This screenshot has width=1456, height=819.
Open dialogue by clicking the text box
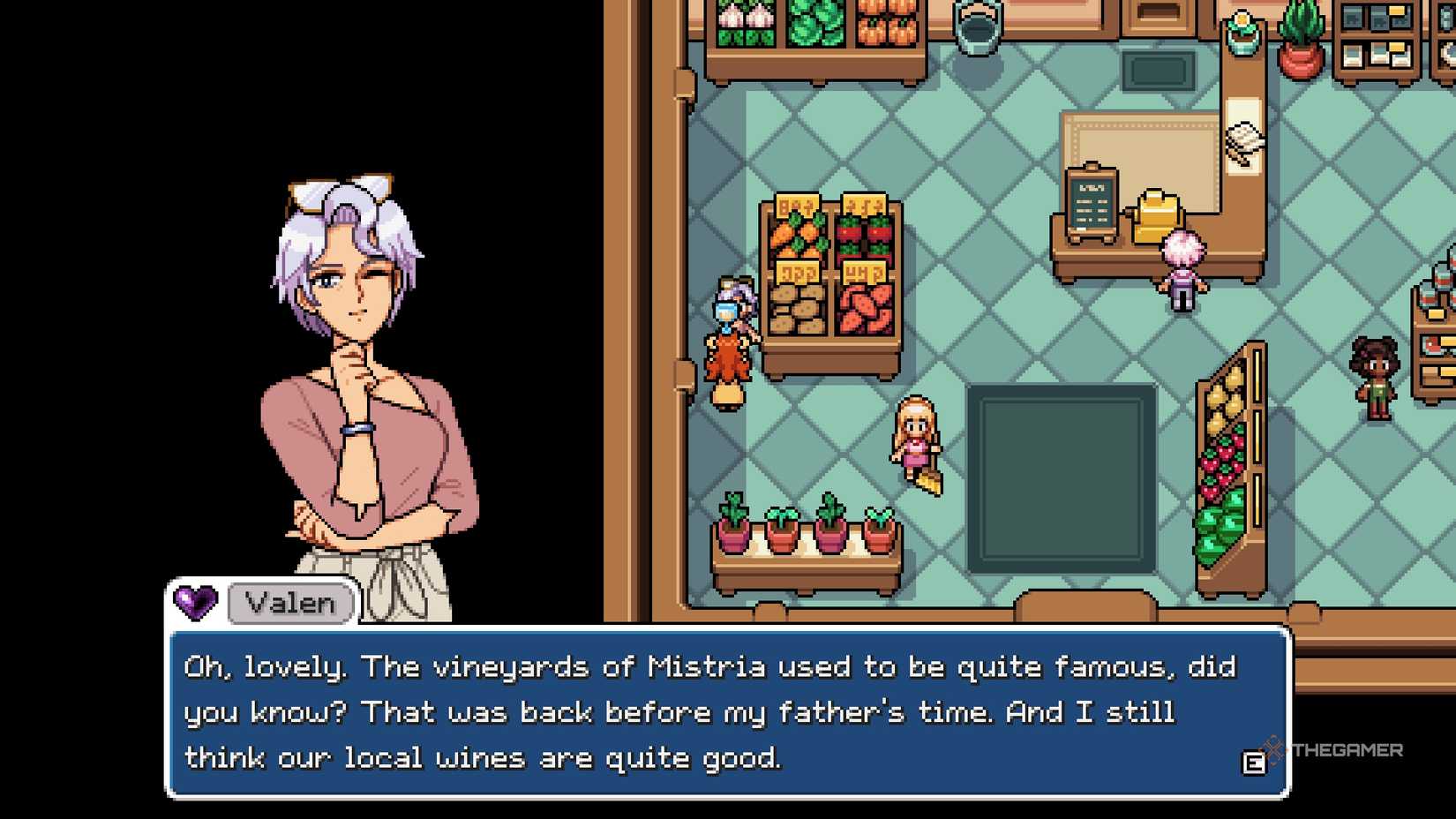pos(724,710)
